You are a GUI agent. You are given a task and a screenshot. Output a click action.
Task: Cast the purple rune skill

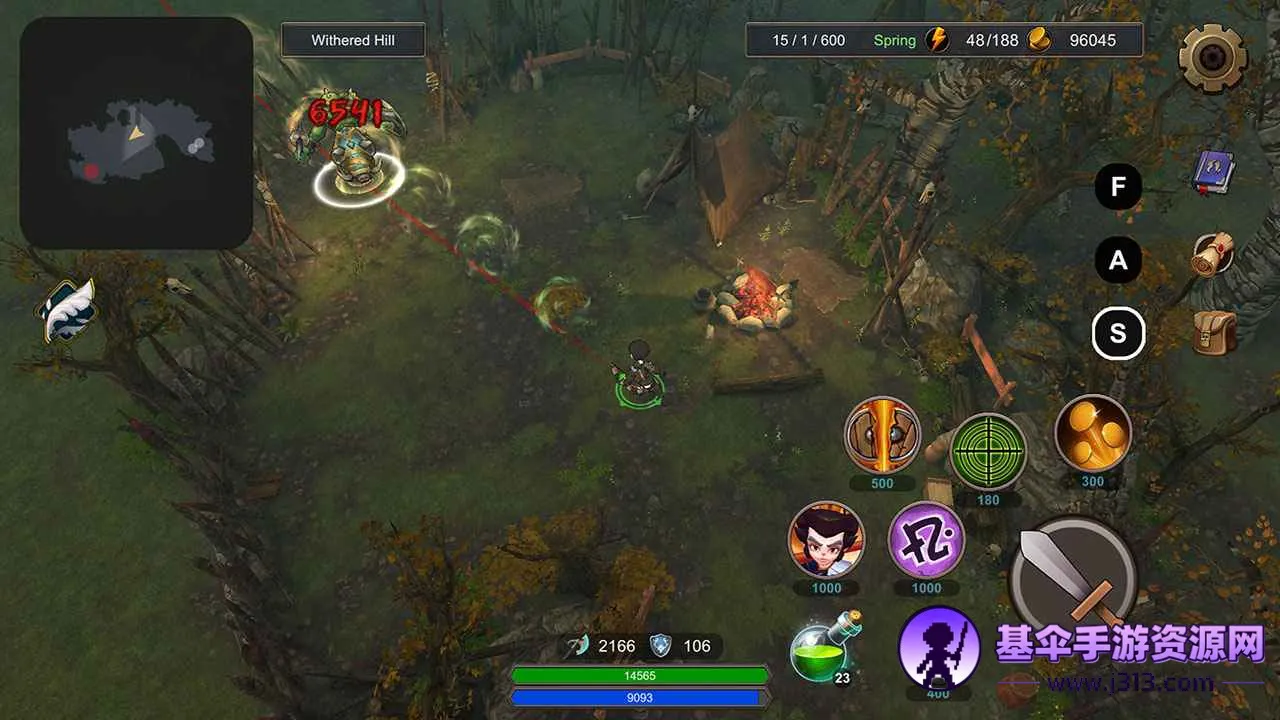(926, 540)
